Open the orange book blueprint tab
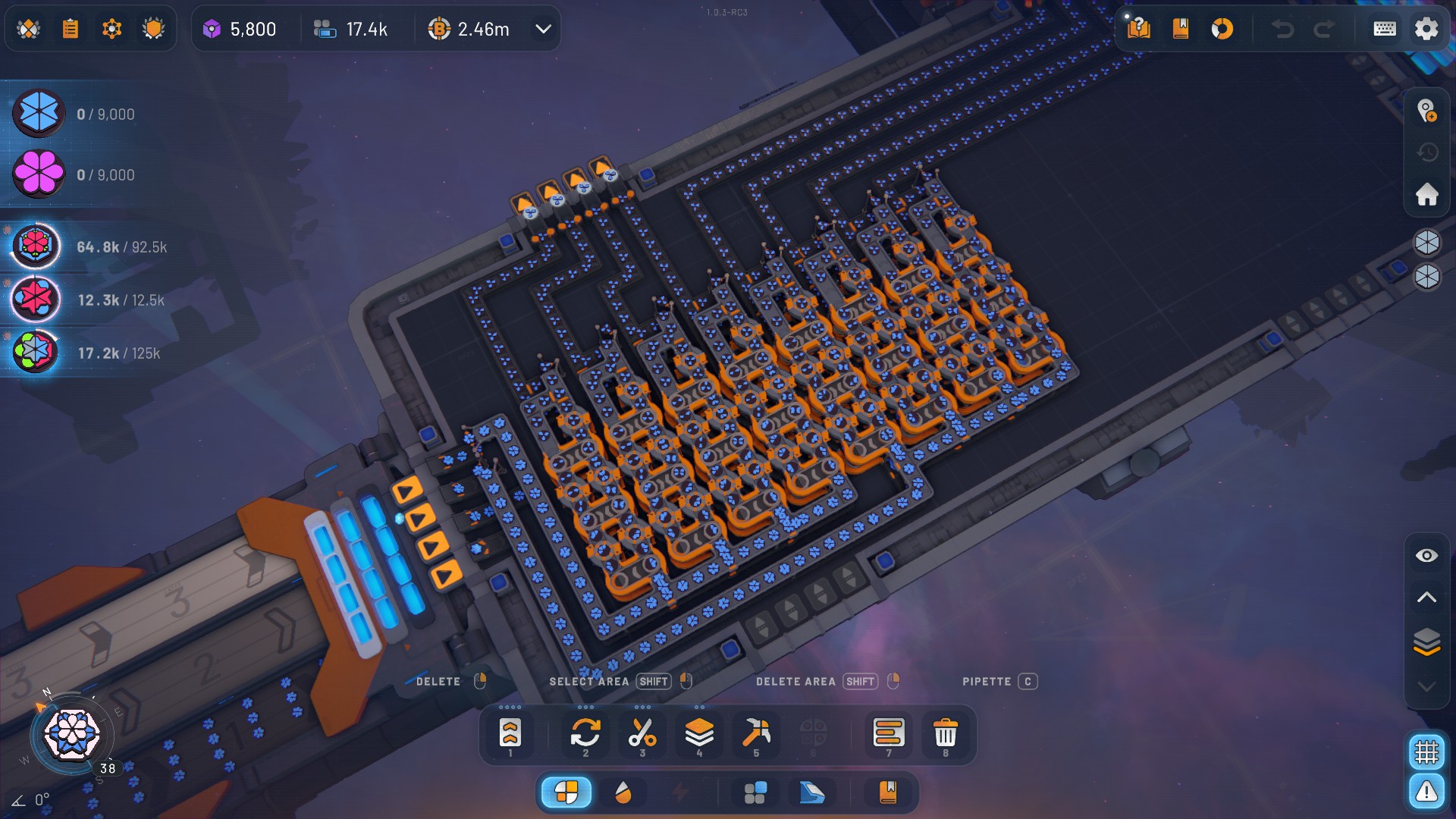Screen dimensions: 1456x819 pyautogui.click(x=887, y=792)
